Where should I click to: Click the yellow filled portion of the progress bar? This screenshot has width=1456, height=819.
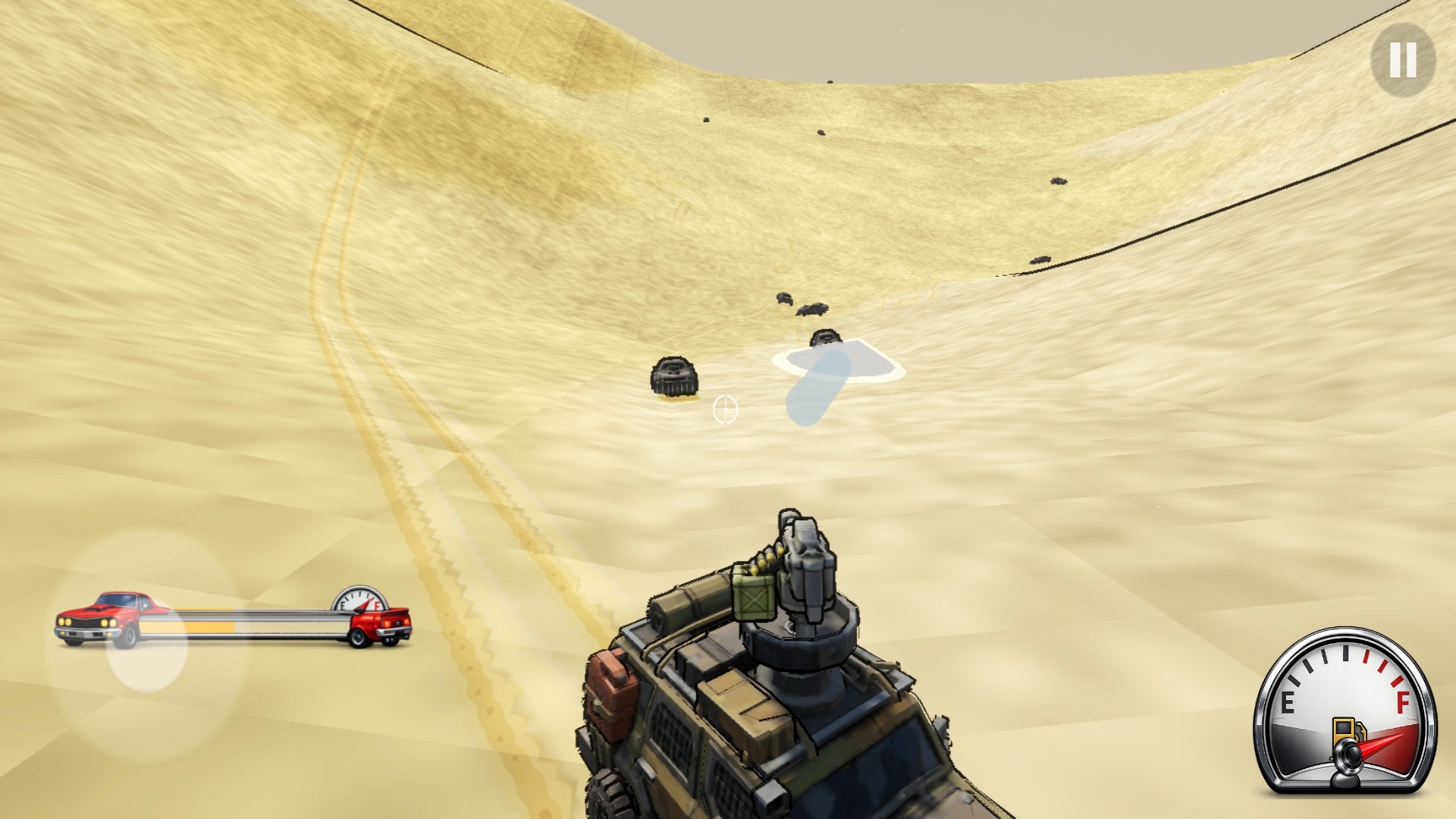tap(209, 627)
